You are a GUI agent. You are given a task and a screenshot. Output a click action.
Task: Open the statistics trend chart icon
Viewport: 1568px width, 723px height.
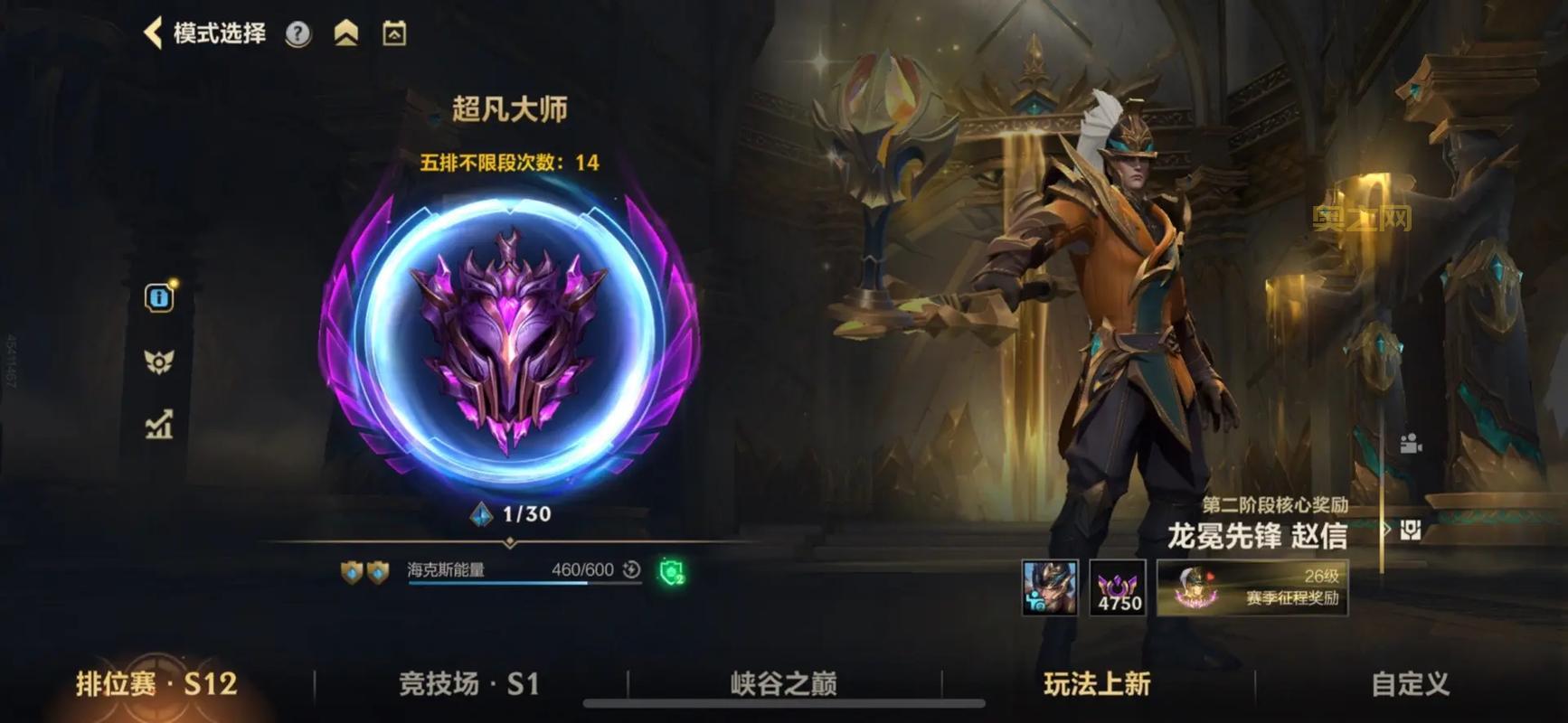(160, 427)
